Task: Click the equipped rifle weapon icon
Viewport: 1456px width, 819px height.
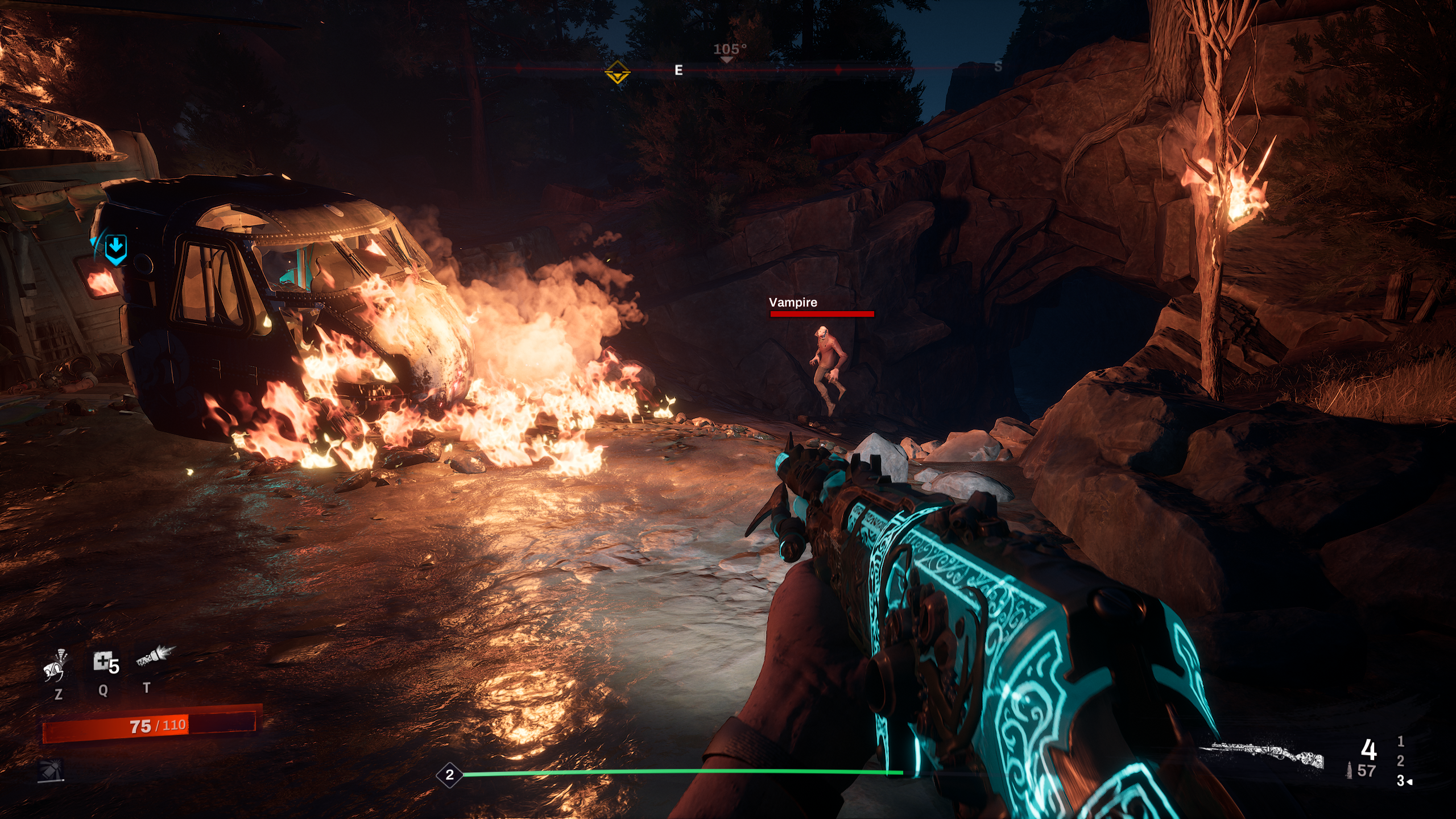Action: click(x=1263, y=755)
